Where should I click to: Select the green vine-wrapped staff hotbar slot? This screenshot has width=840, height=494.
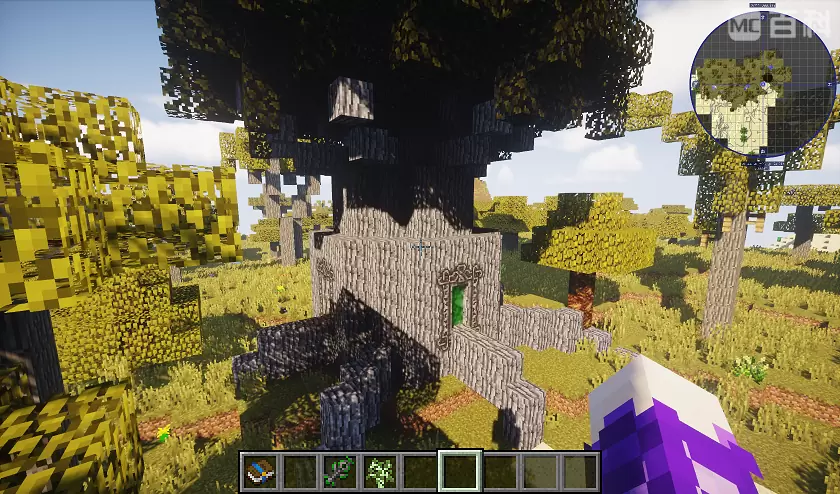[340, 471]
